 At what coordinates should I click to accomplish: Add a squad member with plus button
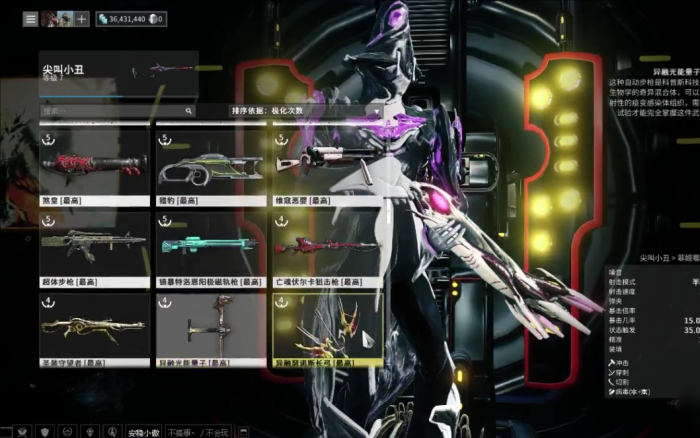[82, 19]
